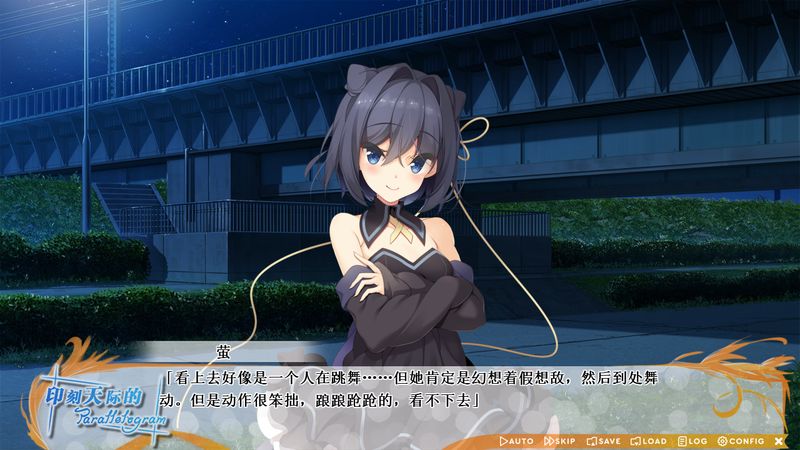Activate the SKIP button
The width and height of the screenshot is (800, 450).
point(560,441)
